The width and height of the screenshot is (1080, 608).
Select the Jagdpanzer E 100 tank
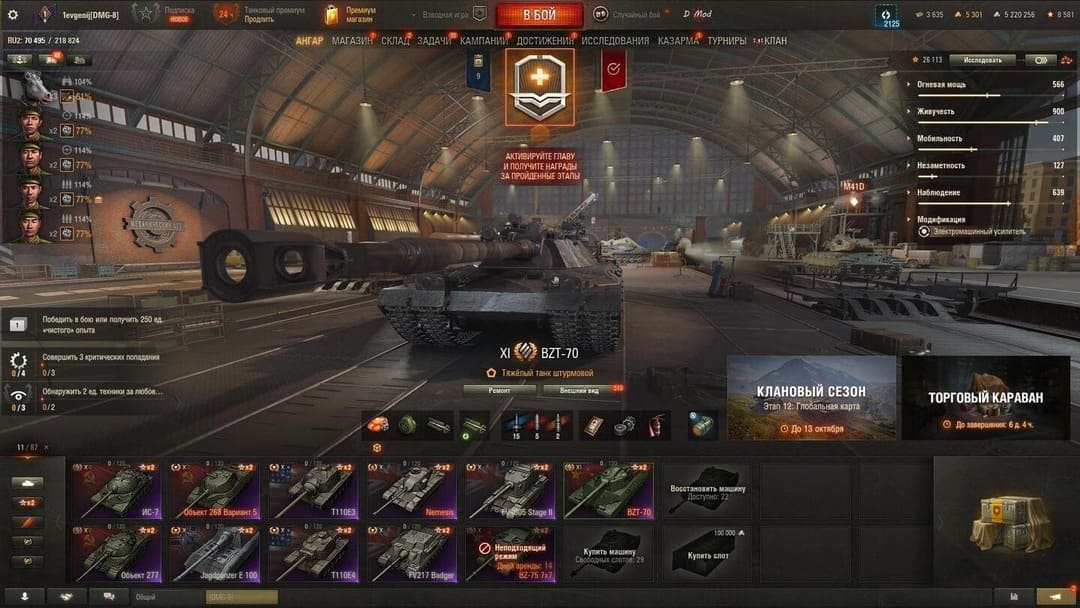coord(213,553)
